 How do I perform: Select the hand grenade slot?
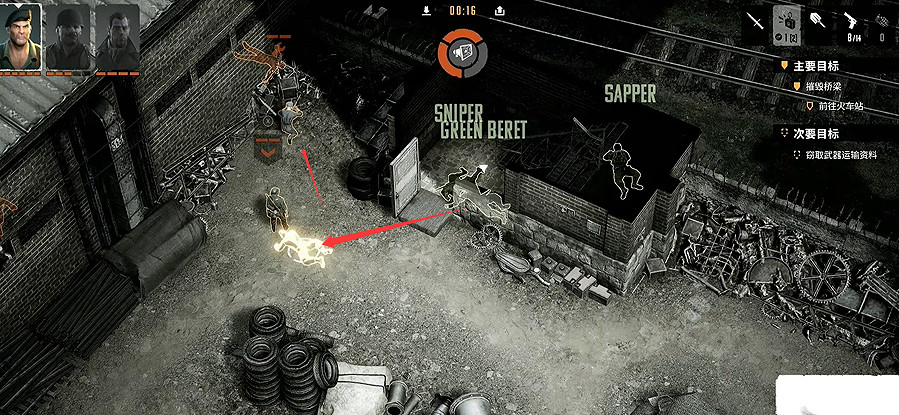pos(883,21)
